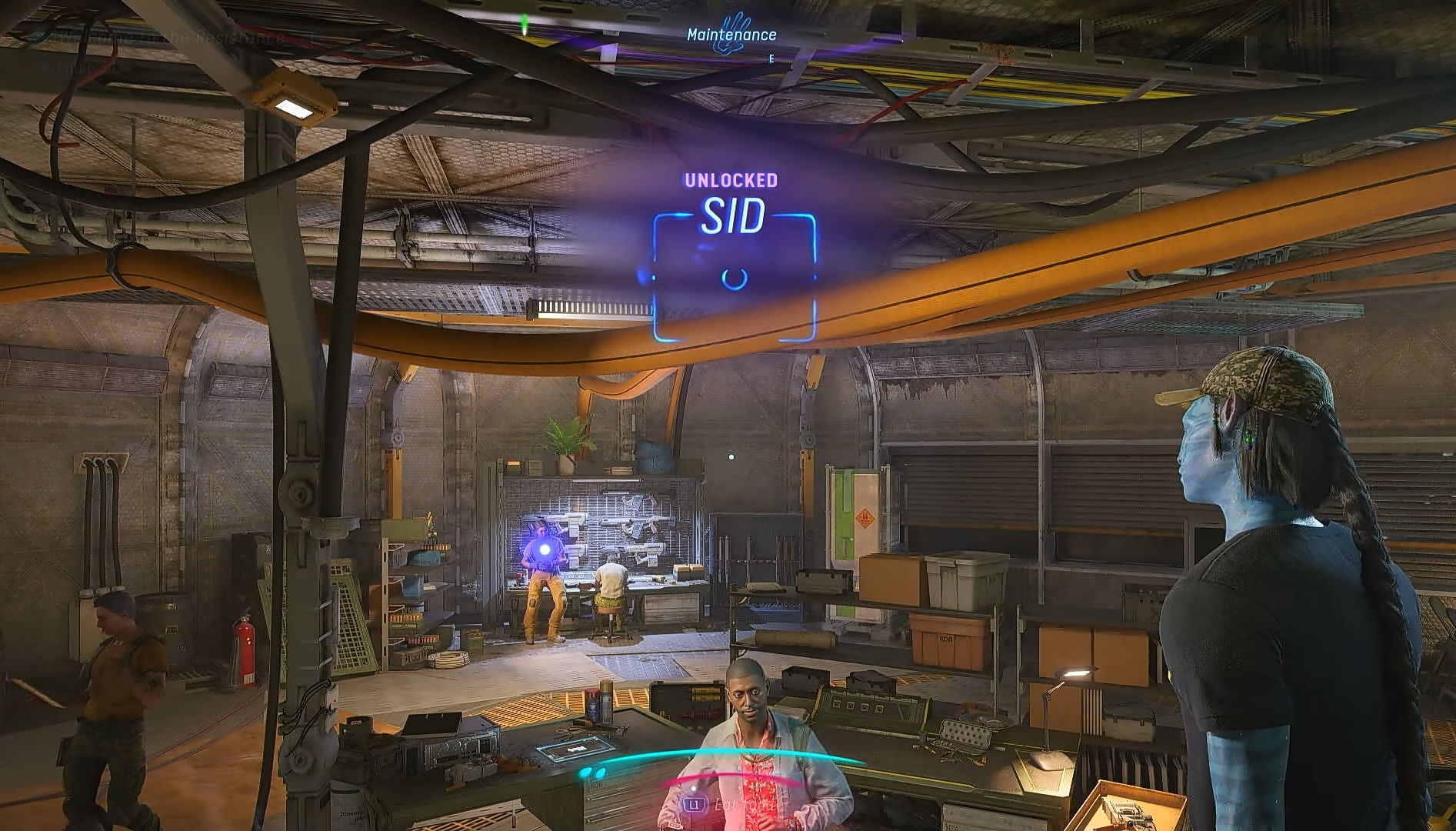
Task: Select the Maintenance compass marker
Action: click(731, 35)
